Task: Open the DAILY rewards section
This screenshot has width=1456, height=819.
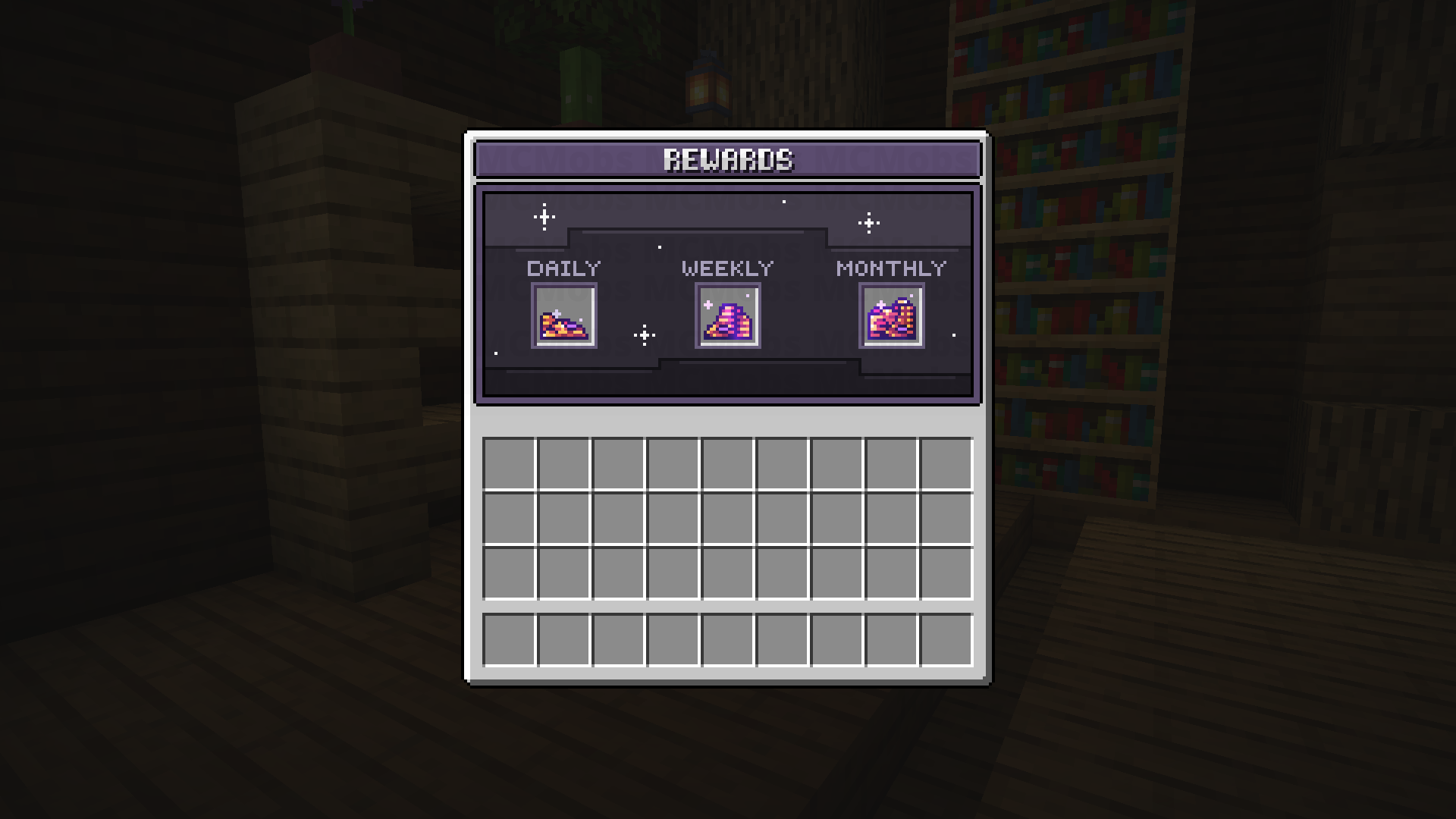Action: 564,268
